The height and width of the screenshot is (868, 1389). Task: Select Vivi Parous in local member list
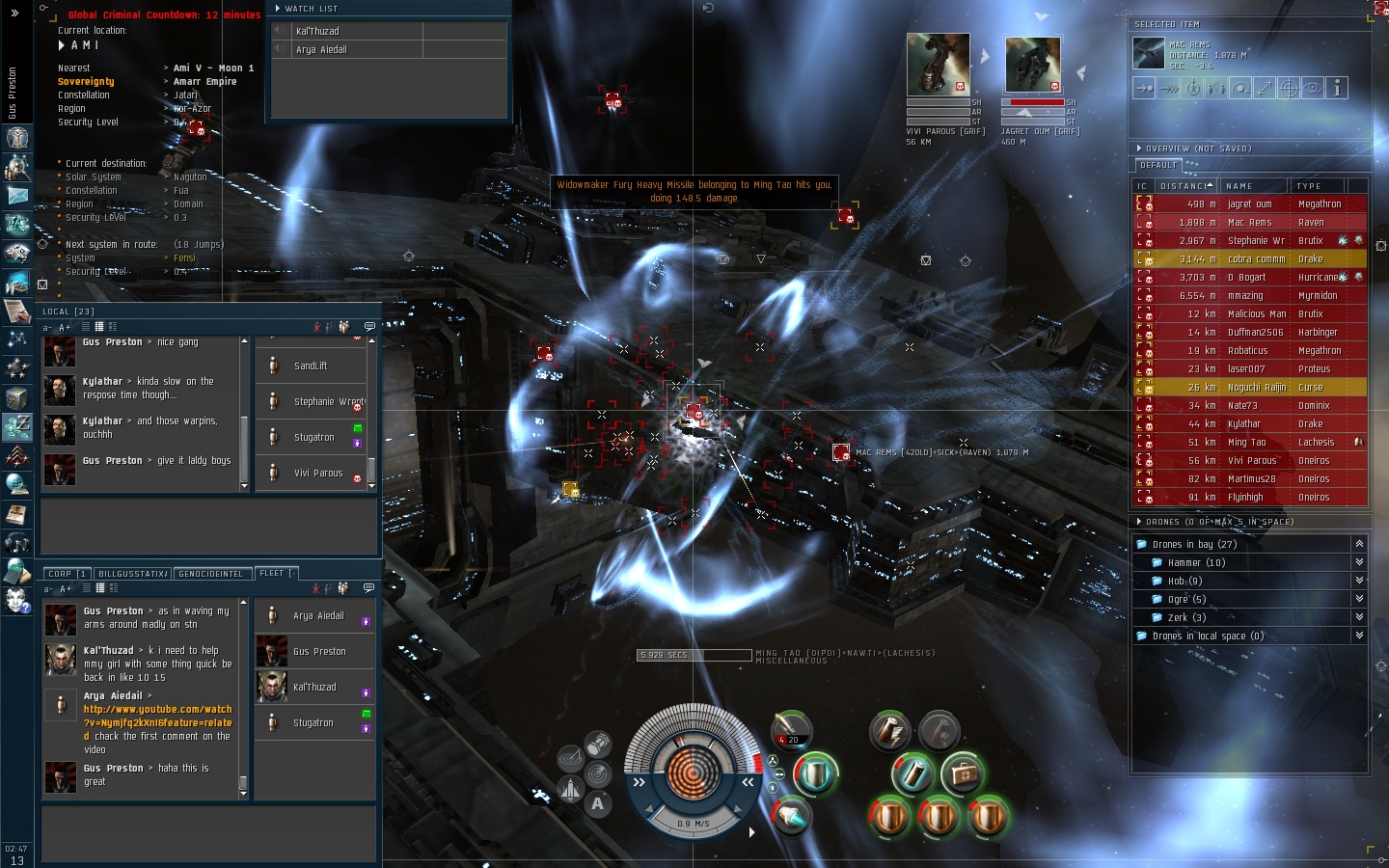point(318,474)
